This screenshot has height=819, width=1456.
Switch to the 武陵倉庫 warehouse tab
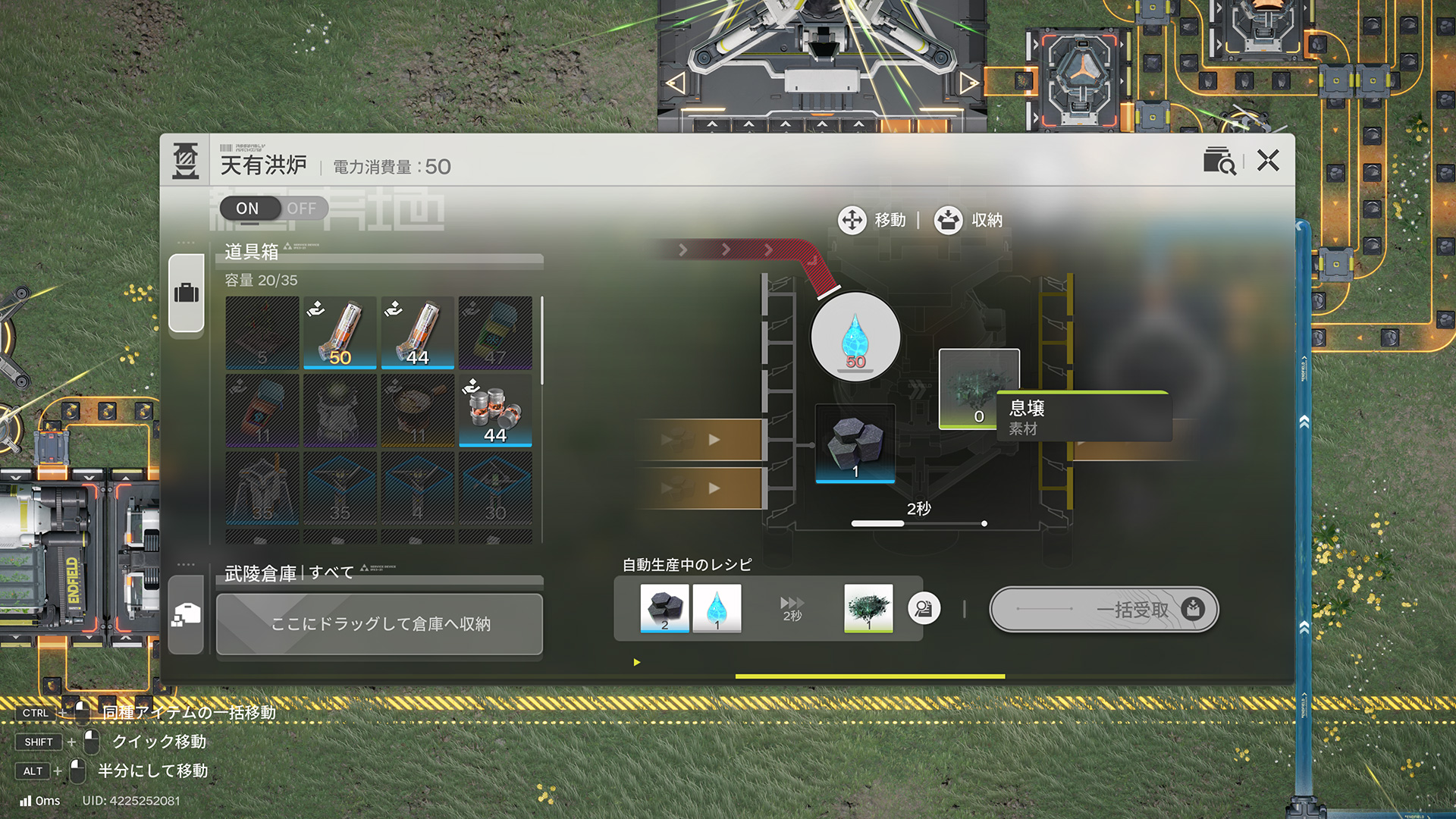coord(187,614)
